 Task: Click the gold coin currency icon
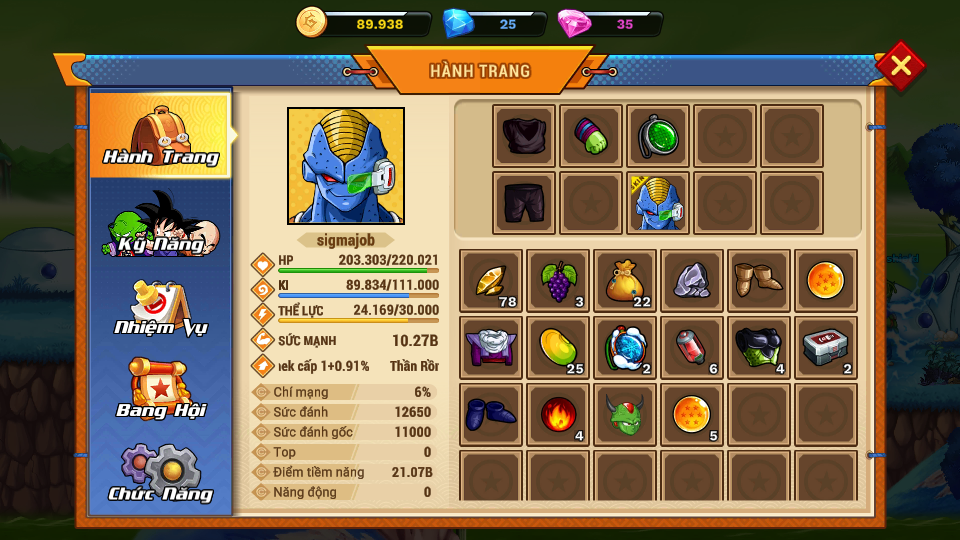[x=312, y=22]
